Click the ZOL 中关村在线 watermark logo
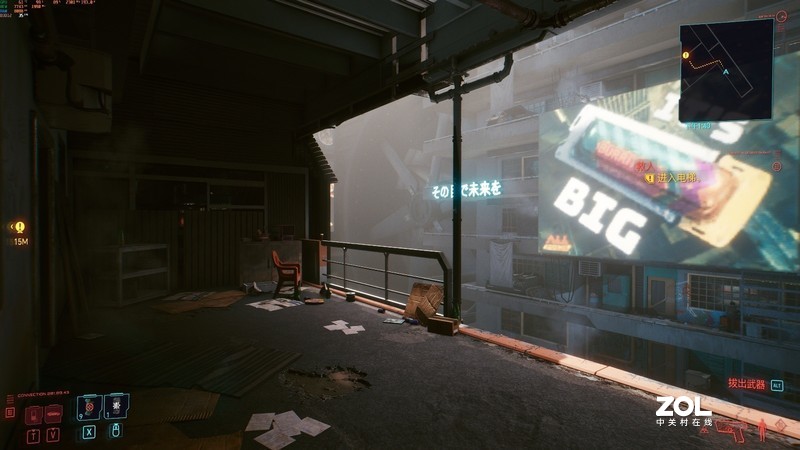The width and height of the screenshot is (800, 450). (684, 411)
